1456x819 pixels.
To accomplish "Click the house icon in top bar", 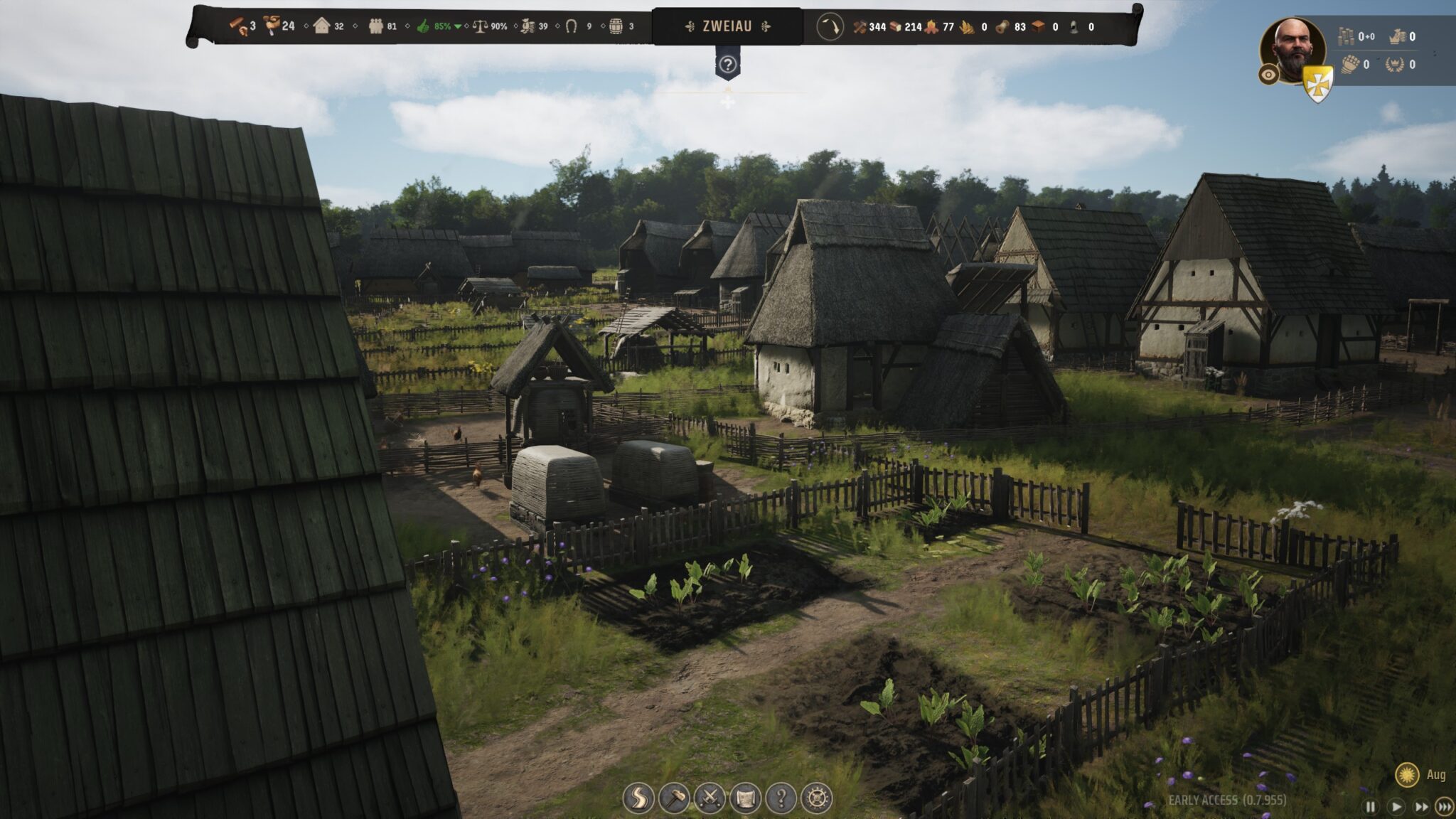I will (321, 26).
